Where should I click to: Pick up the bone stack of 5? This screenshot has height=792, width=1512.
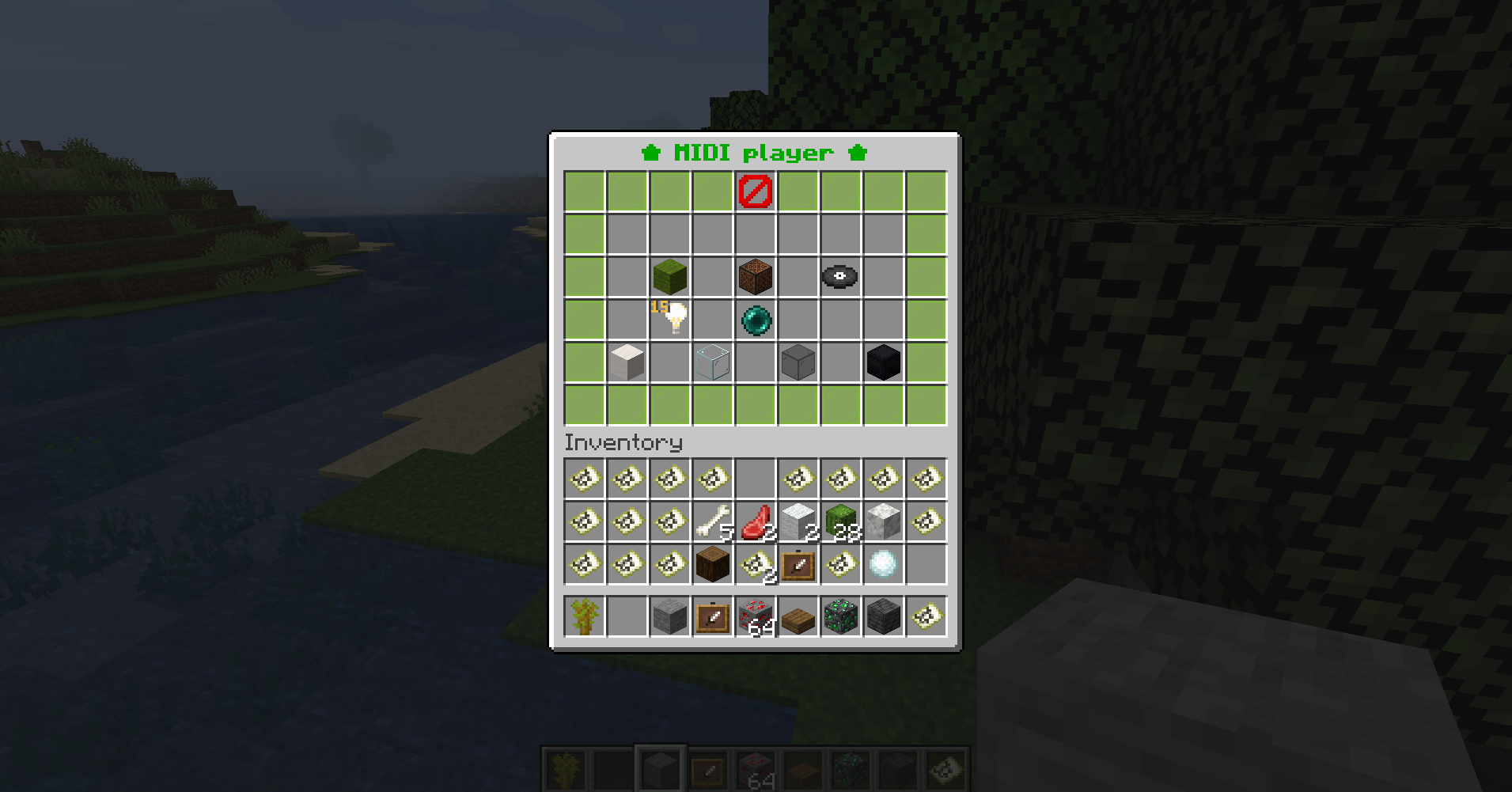pos(713,521)
